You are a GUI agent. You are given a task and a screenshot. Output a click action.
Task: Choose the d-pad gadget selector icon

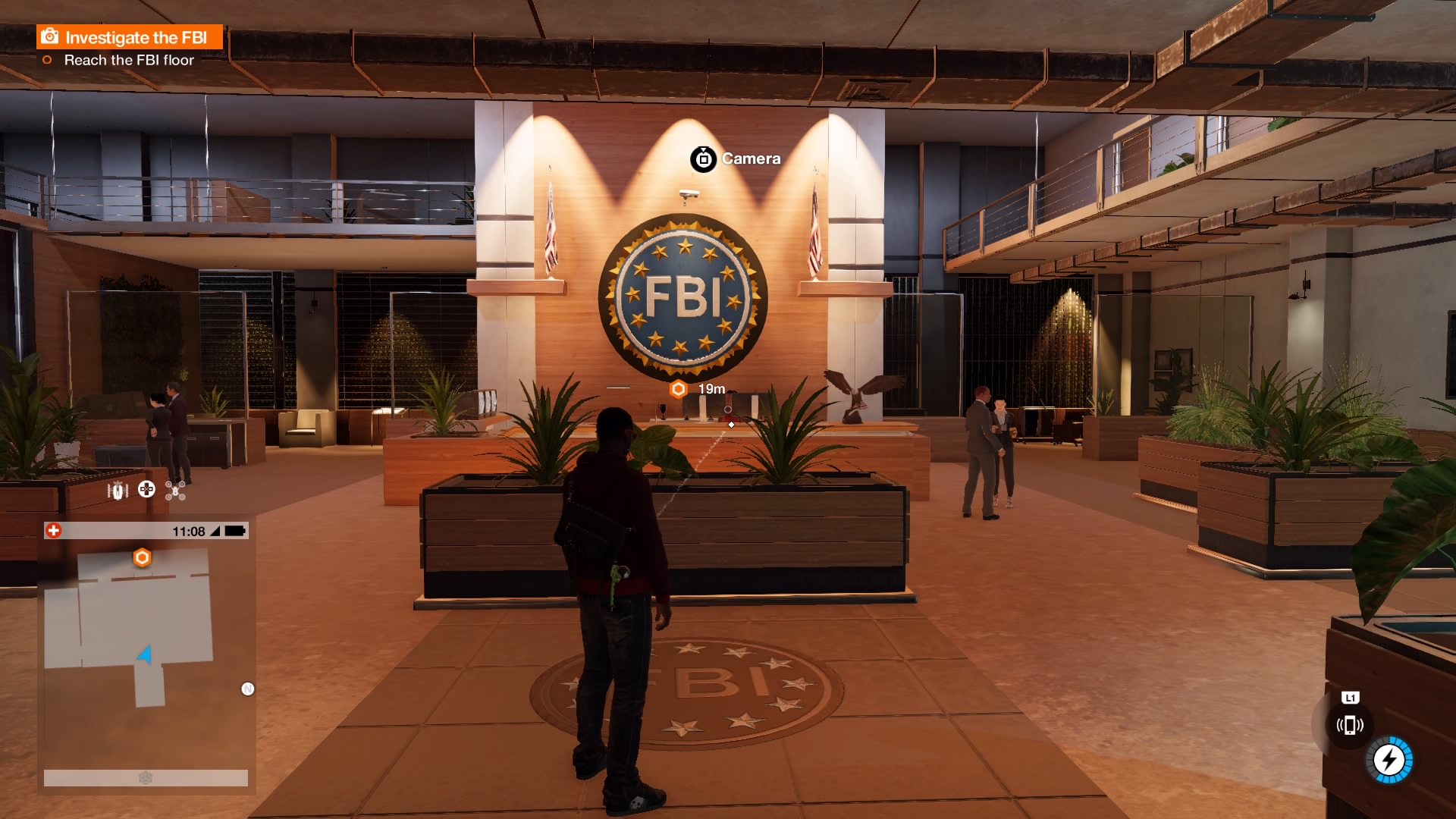(x=146, y=490)
